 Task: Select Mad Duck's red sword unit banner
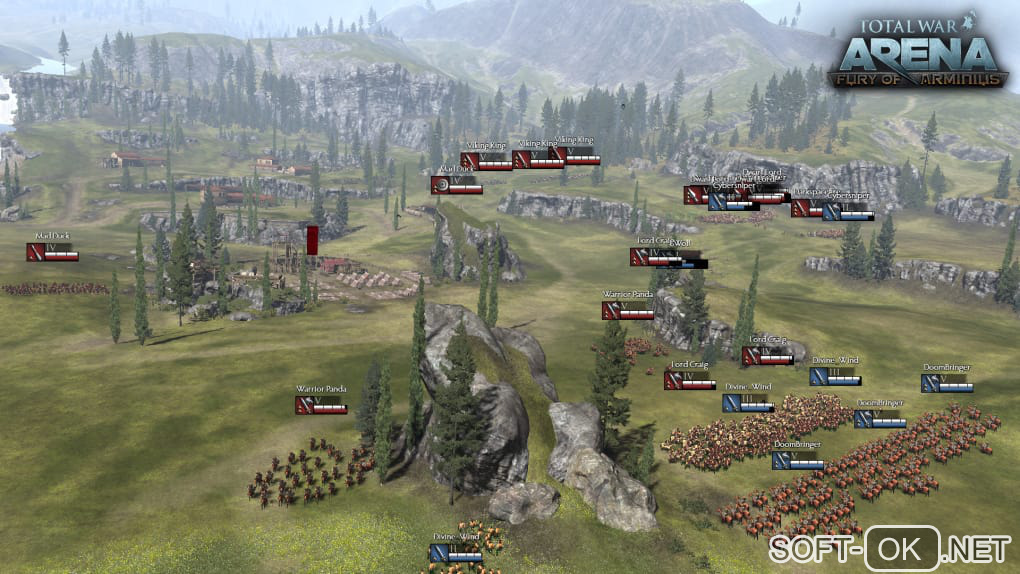[52, 252]
